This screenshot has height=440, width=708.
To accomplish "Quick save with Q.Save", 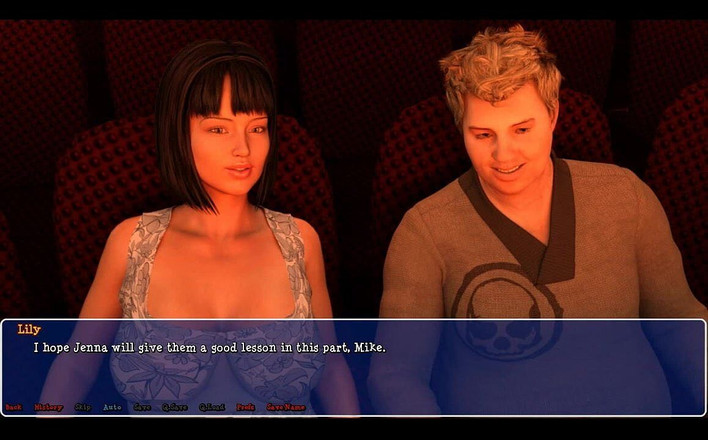I will (x=175, y=407).
